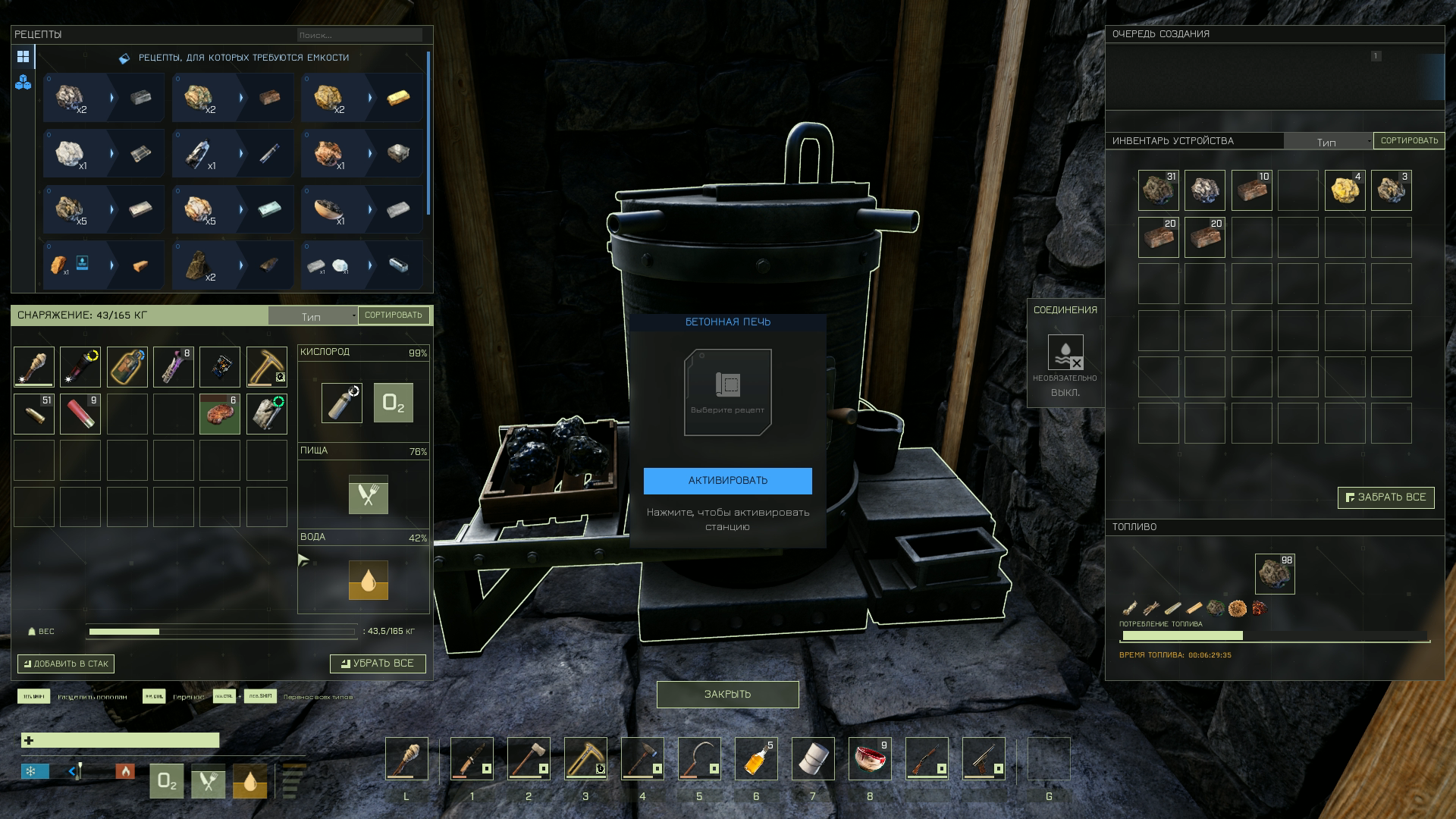Sort the device inventory
This screenshot has width=1456, height=819.
click(1409, 141)
